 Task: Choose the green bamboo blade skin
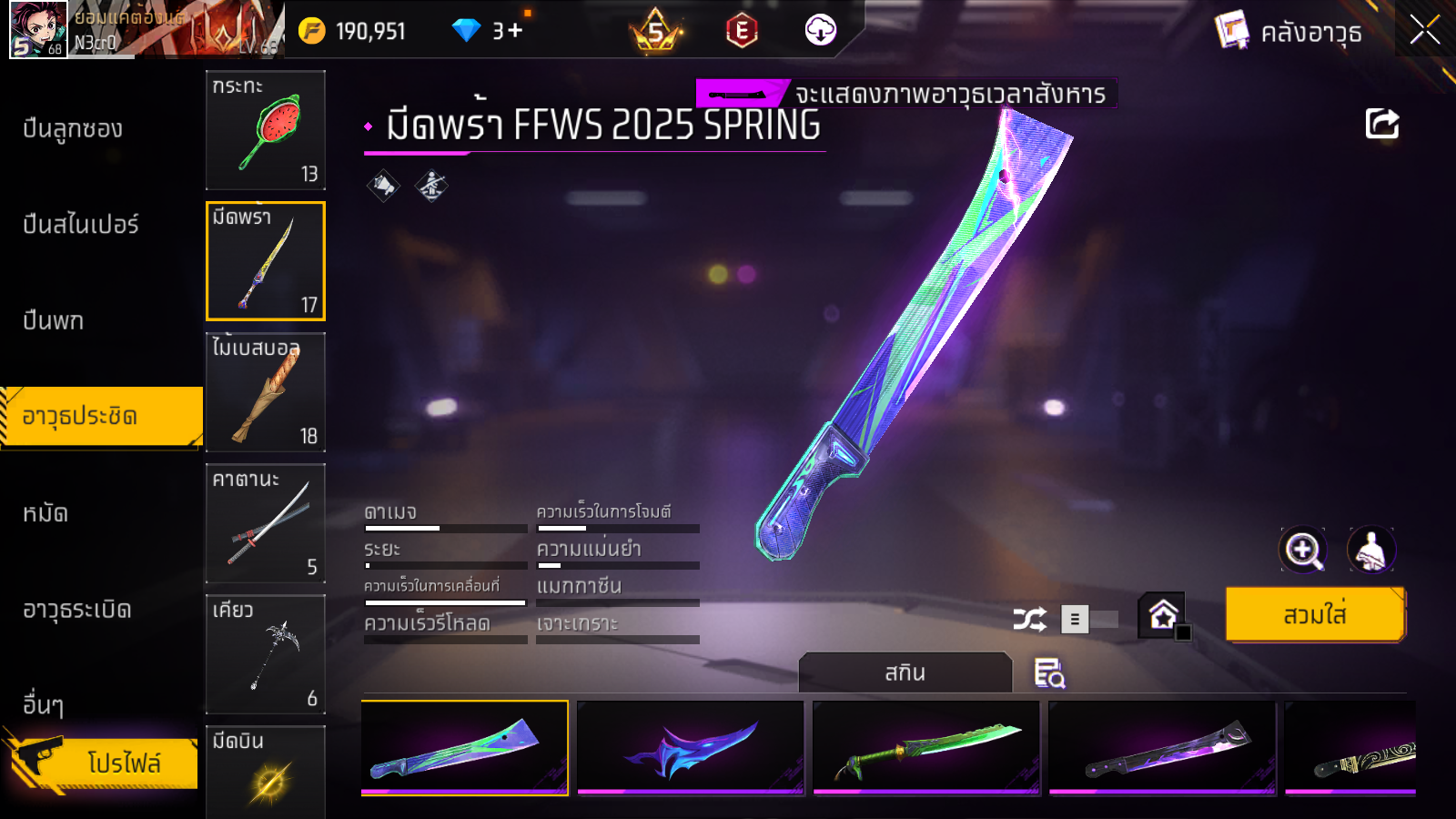925,747
